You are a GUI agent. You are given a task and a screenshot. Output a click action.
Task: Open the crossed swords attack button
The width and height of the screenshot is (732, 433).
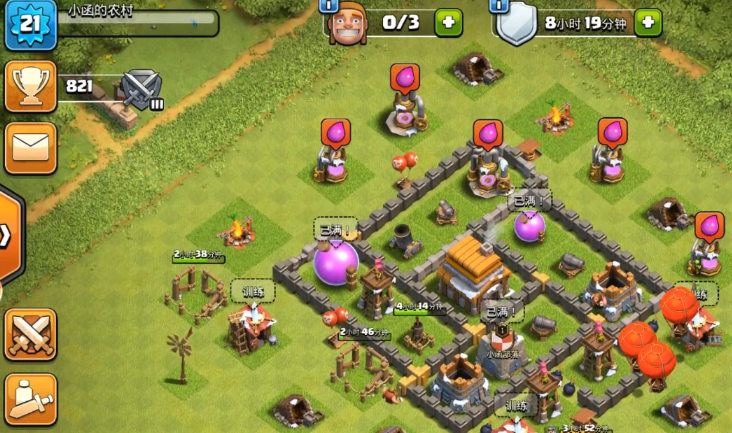click(30, 334)
